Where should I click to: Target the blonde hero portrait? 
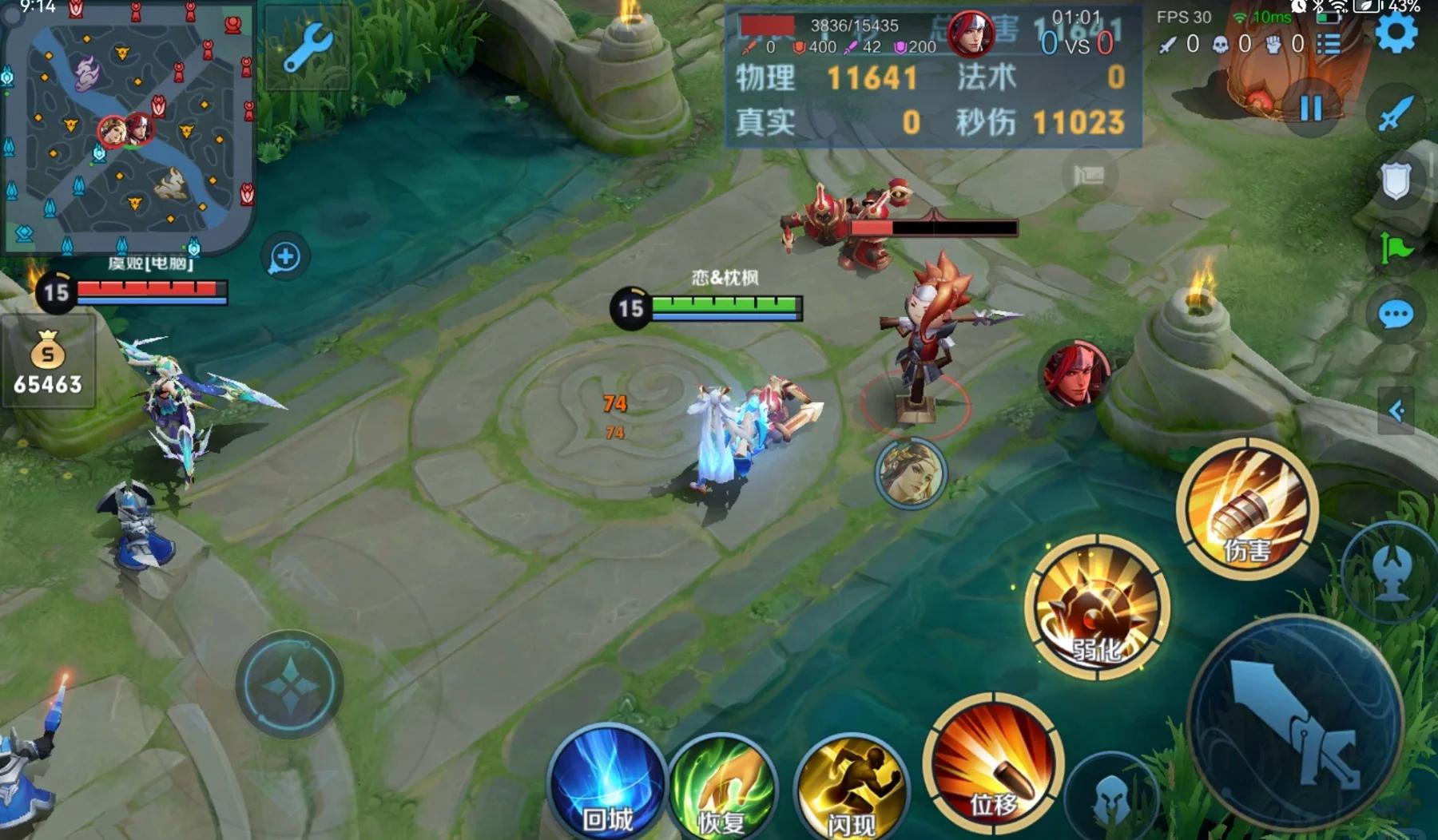(911, 473)
